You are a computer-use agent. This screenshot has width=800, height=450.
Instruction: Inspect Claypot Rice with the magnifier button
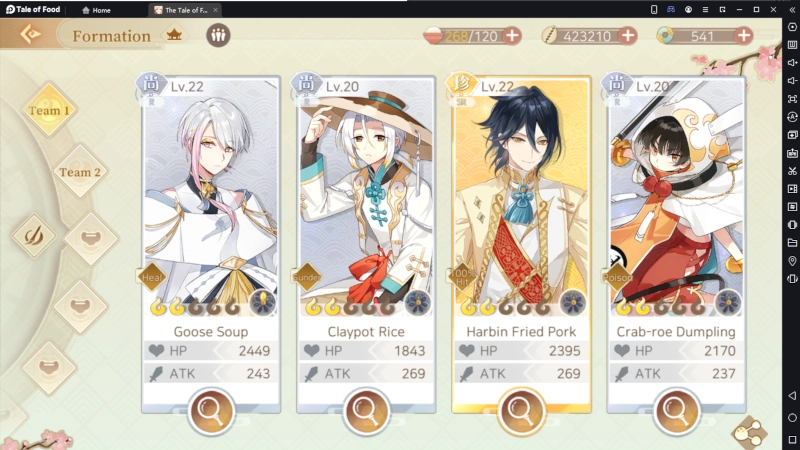pyautogui.click(x=366, y=408)
